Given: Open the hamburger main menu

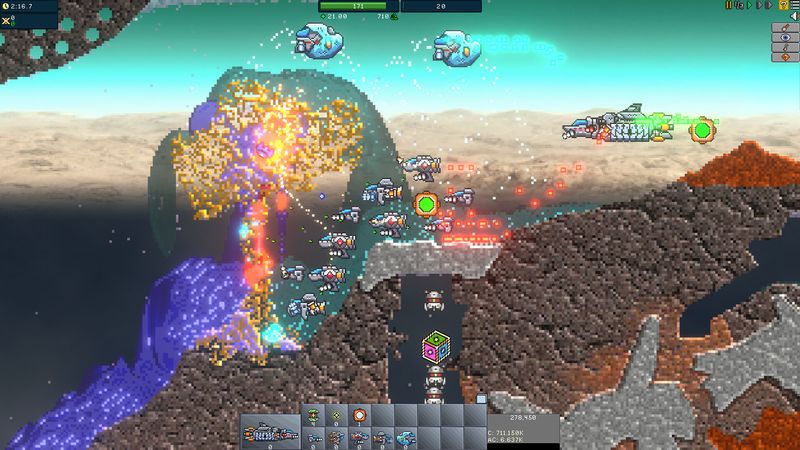Looking at the screenshot, I should 793,5.
